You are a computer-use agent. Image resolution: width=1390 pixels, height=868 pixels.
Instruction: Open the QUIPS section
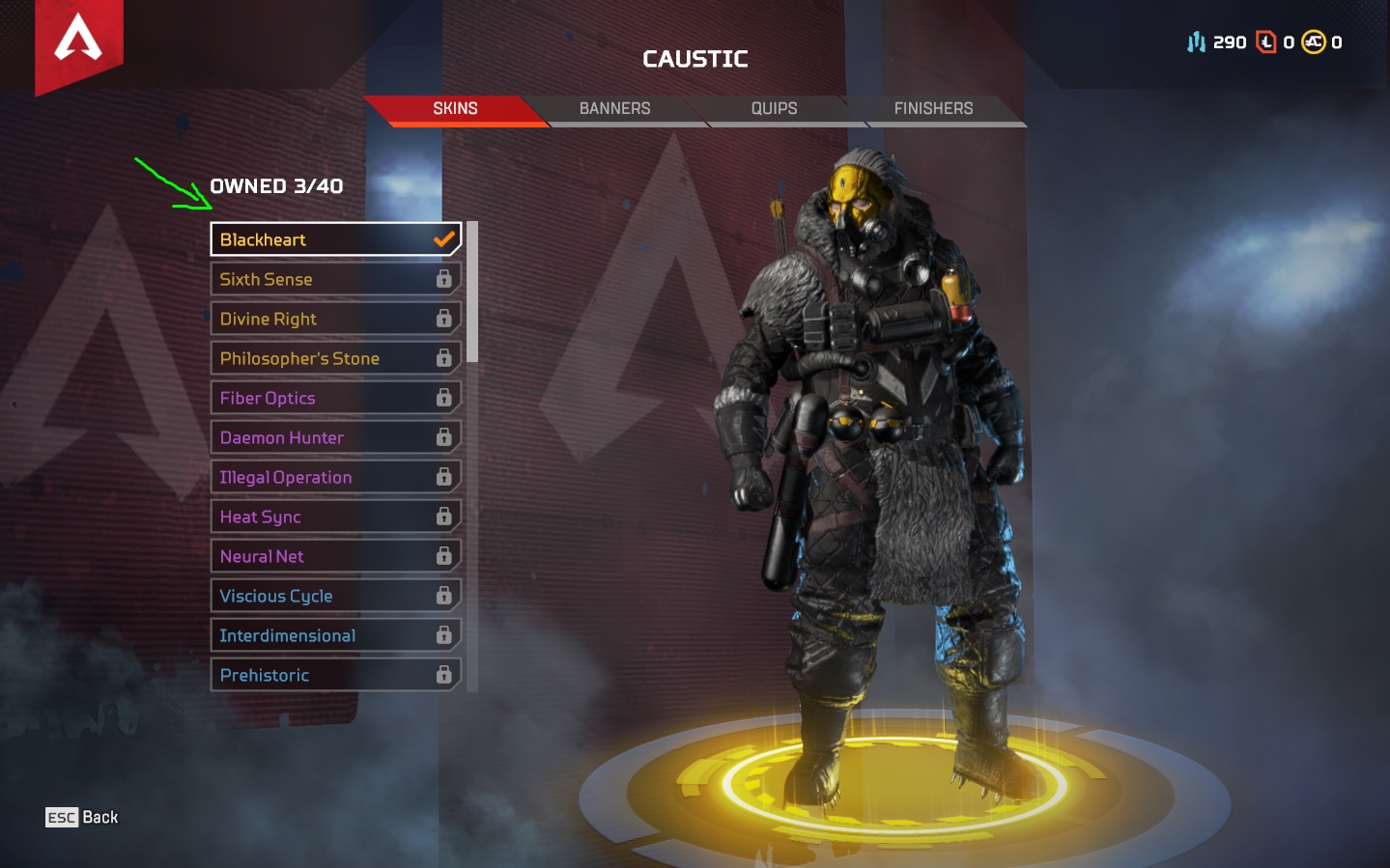[x=772, y=108]
